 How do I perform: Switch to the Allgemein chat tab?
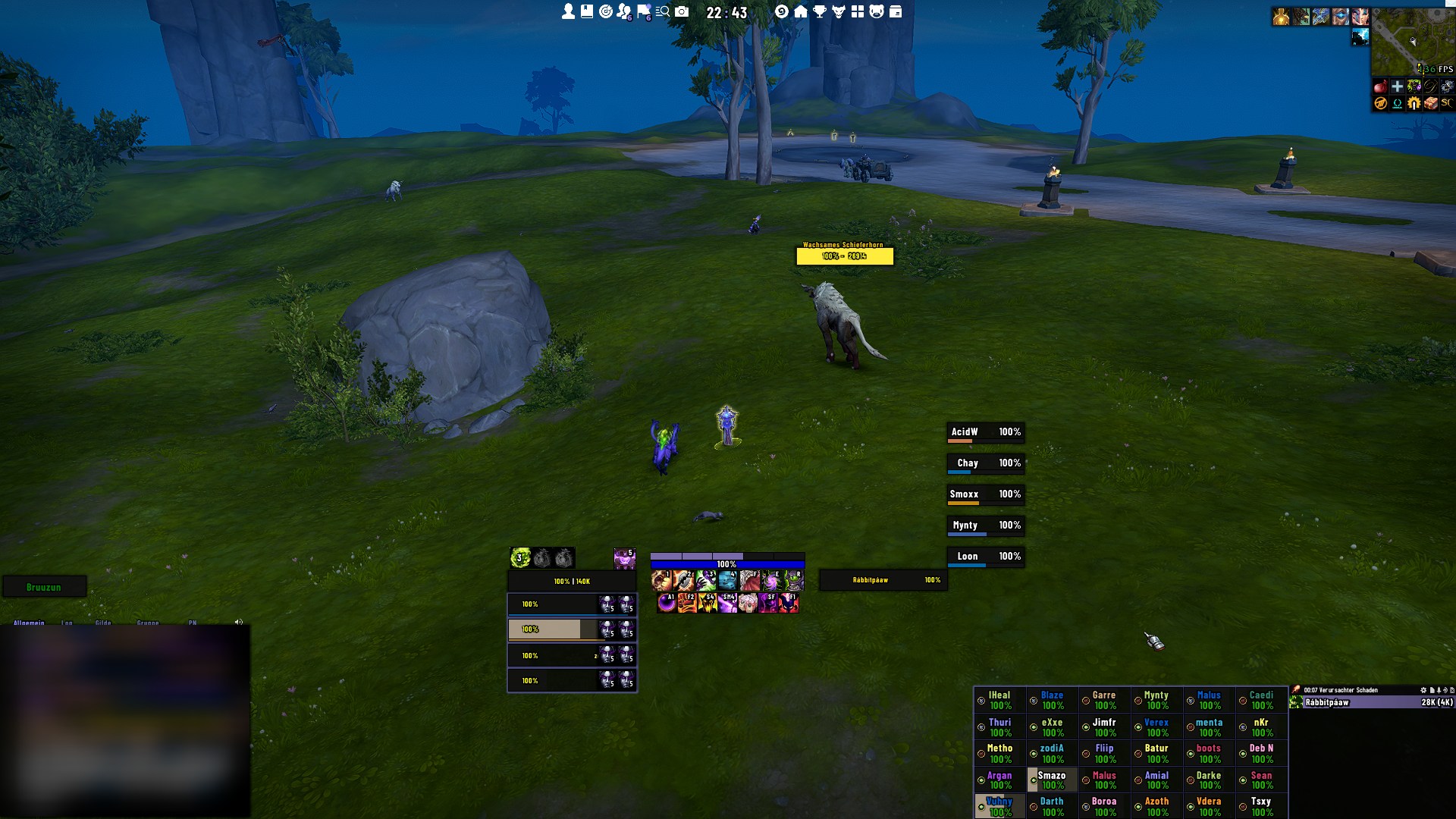point(29,623)
